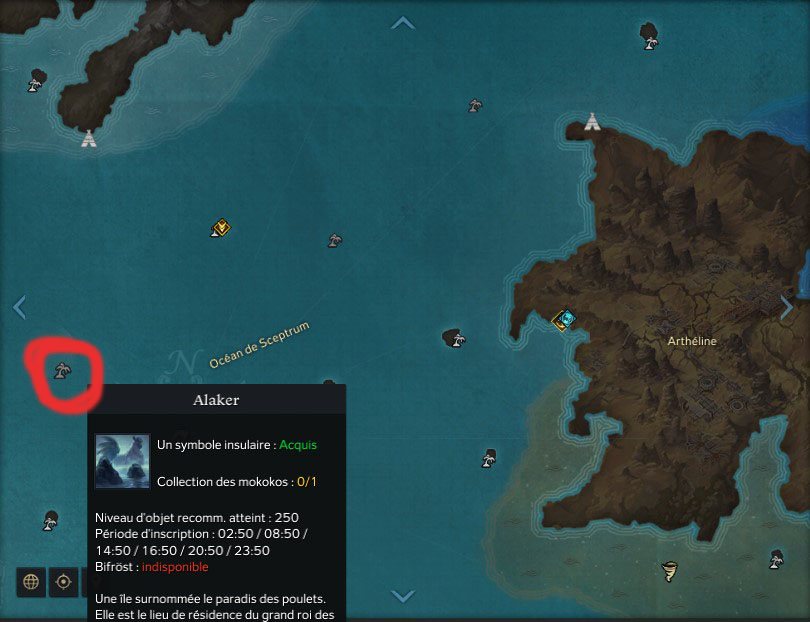Center map with the crosshair button
The width and height of the screenshot is (810, 622).
pos(63,581)
